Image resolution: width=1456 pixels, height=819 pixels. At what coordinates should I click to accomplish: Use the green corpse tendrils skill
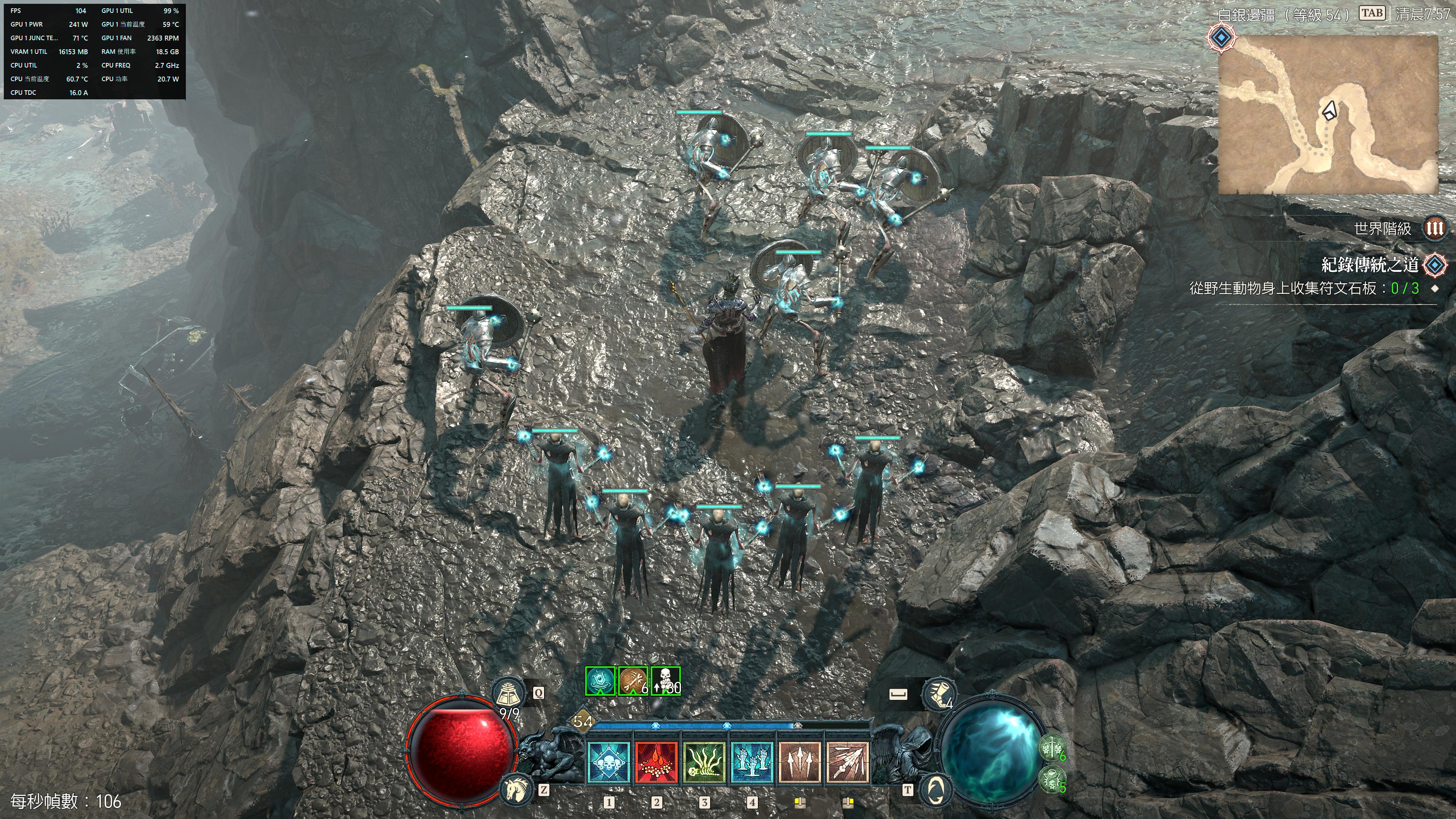coord(704,762)
